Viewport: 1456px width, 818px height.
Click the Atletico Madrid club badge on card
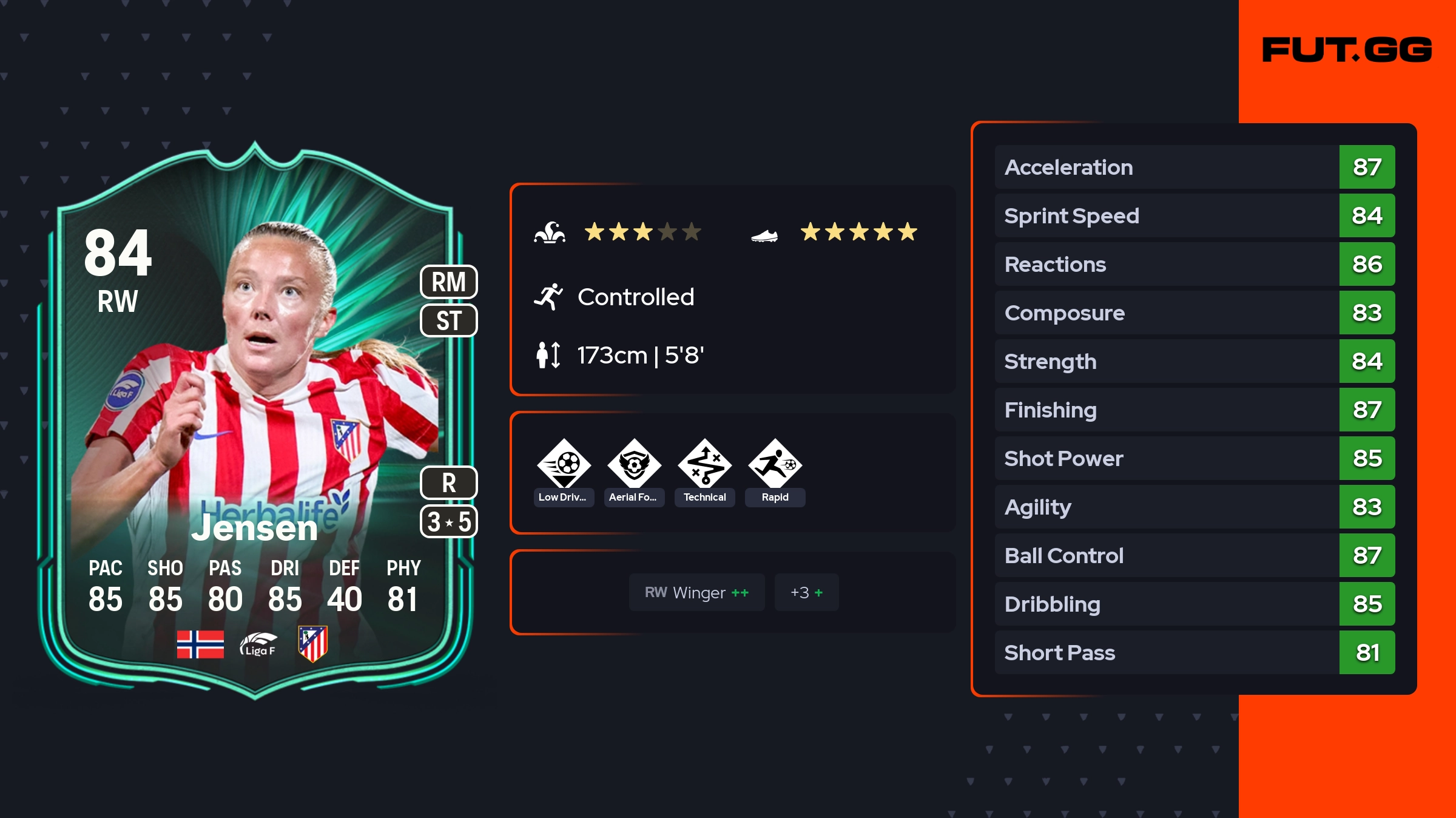tap(313, 644)
